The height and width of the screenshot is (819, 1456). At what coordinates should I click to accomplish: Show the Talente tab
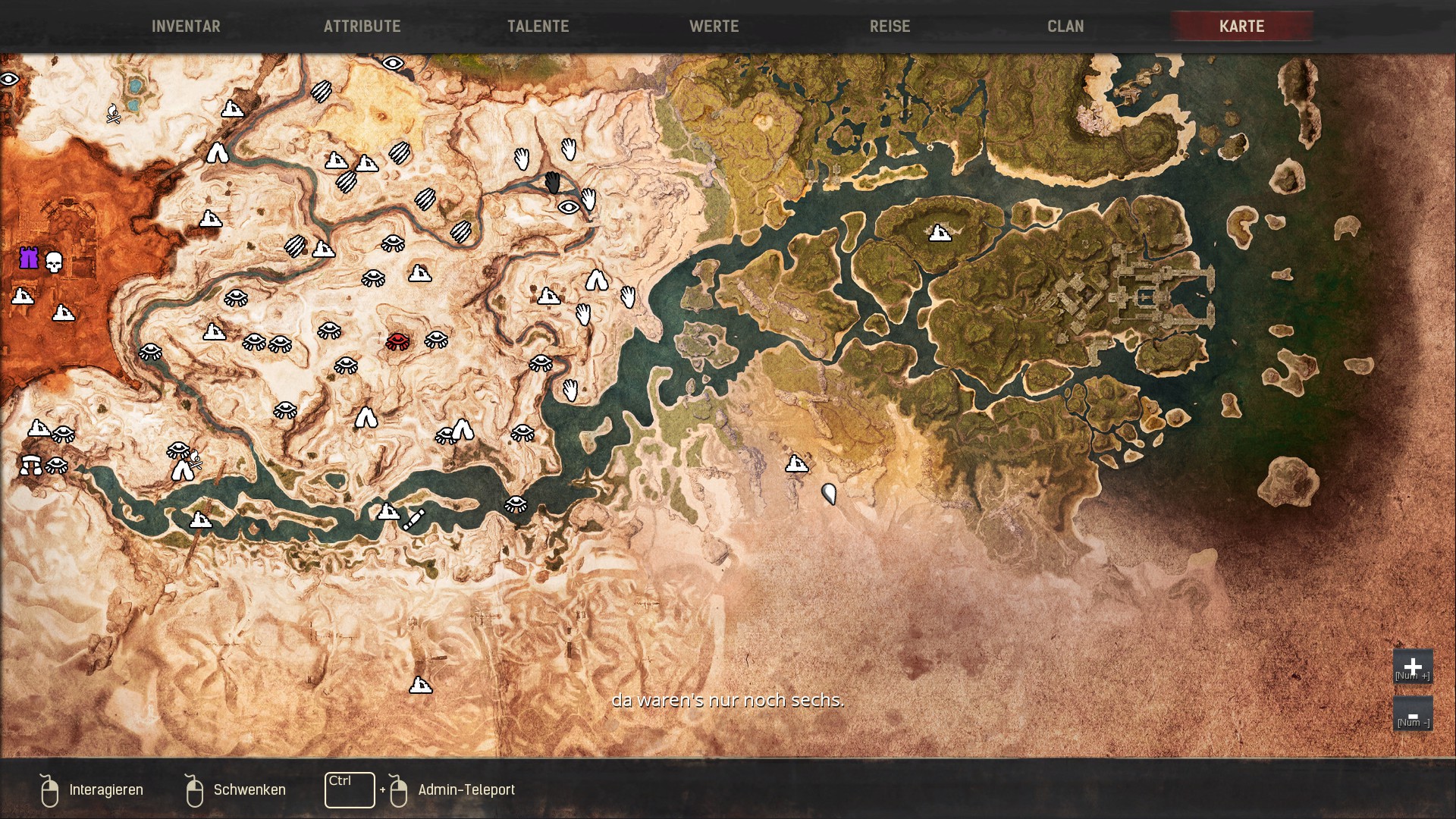tap(538, 26)
